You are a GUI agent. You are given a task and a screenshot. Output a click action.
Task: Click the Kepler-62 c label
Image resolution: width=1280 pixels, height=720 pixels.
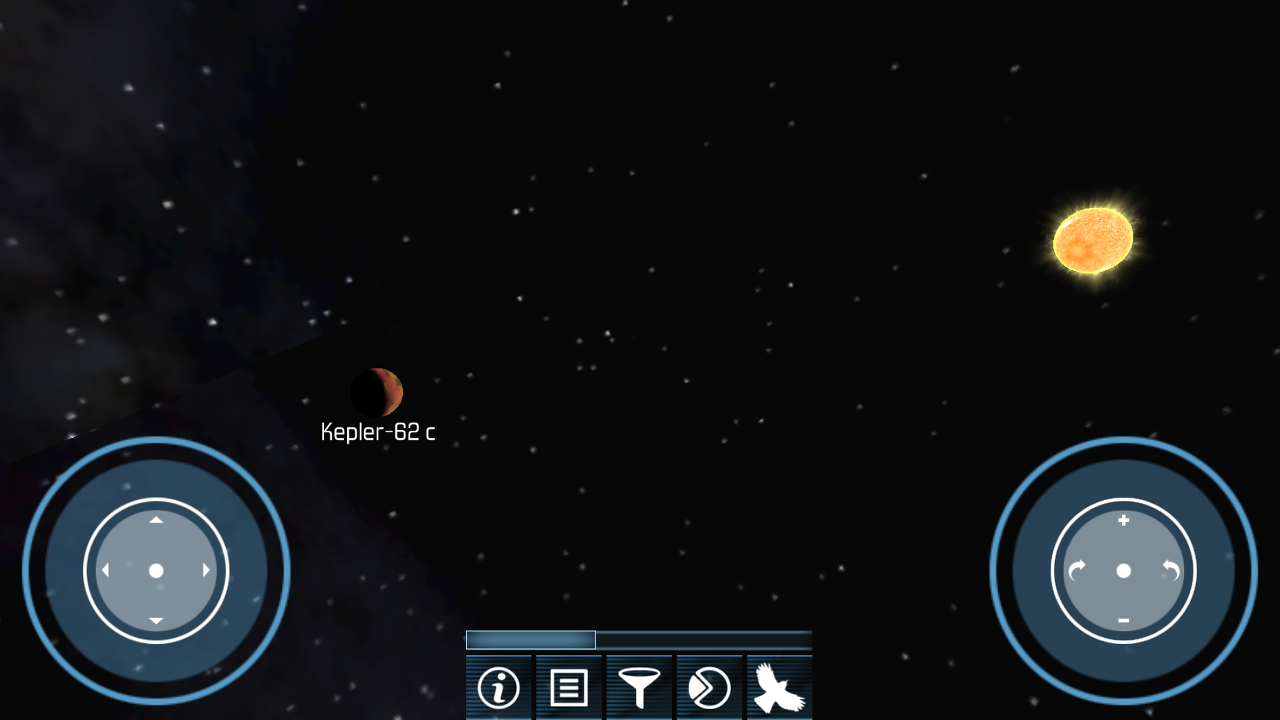(376, 433)
